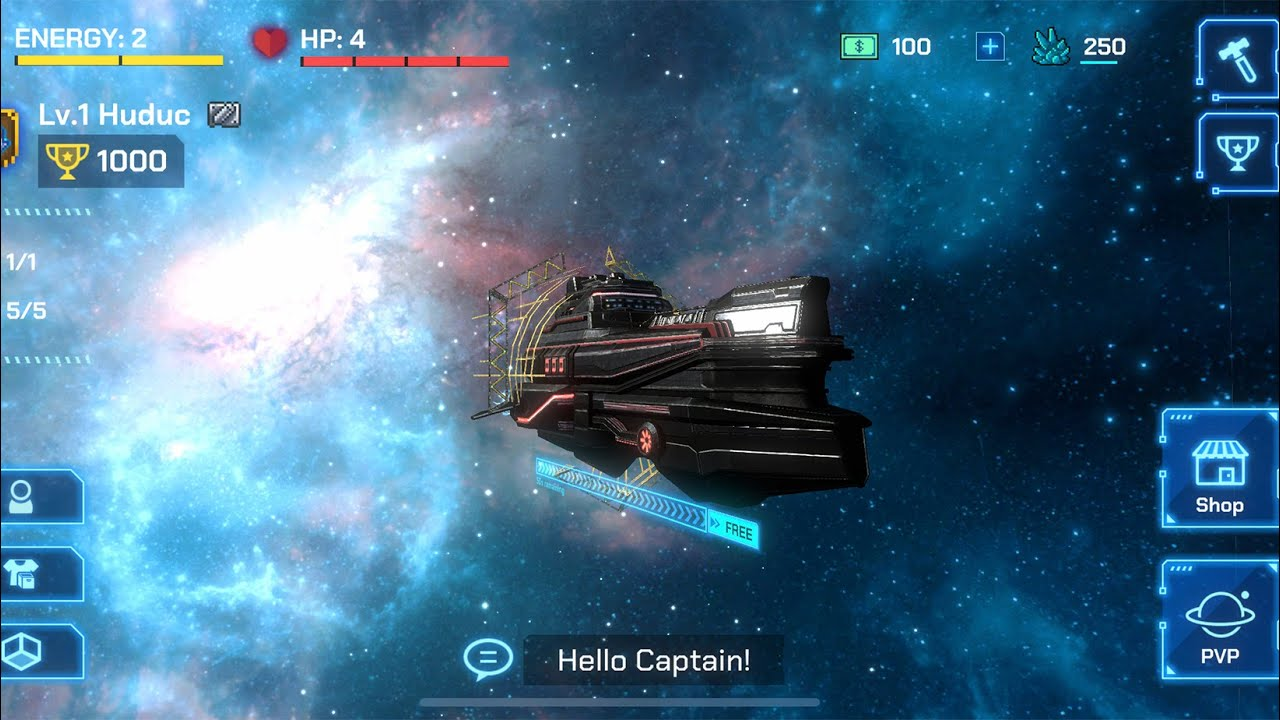Open chat speech bubble icon
Screen dimensions: 1280x720
click(488, 660)
